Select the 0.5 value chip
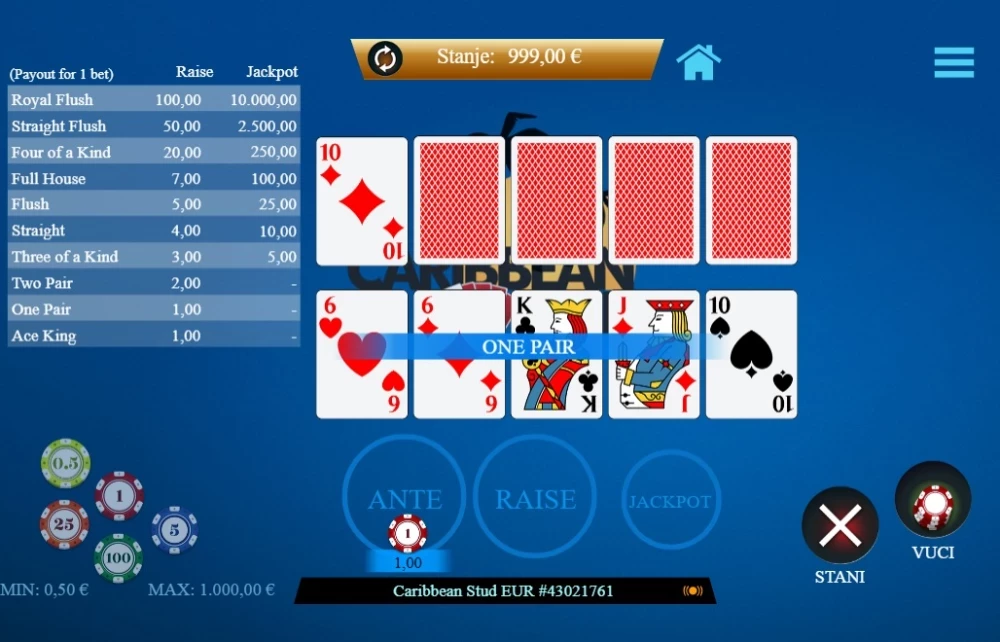Image resolution: width=1000 pixels, height=642 pixels. [66, 463]
